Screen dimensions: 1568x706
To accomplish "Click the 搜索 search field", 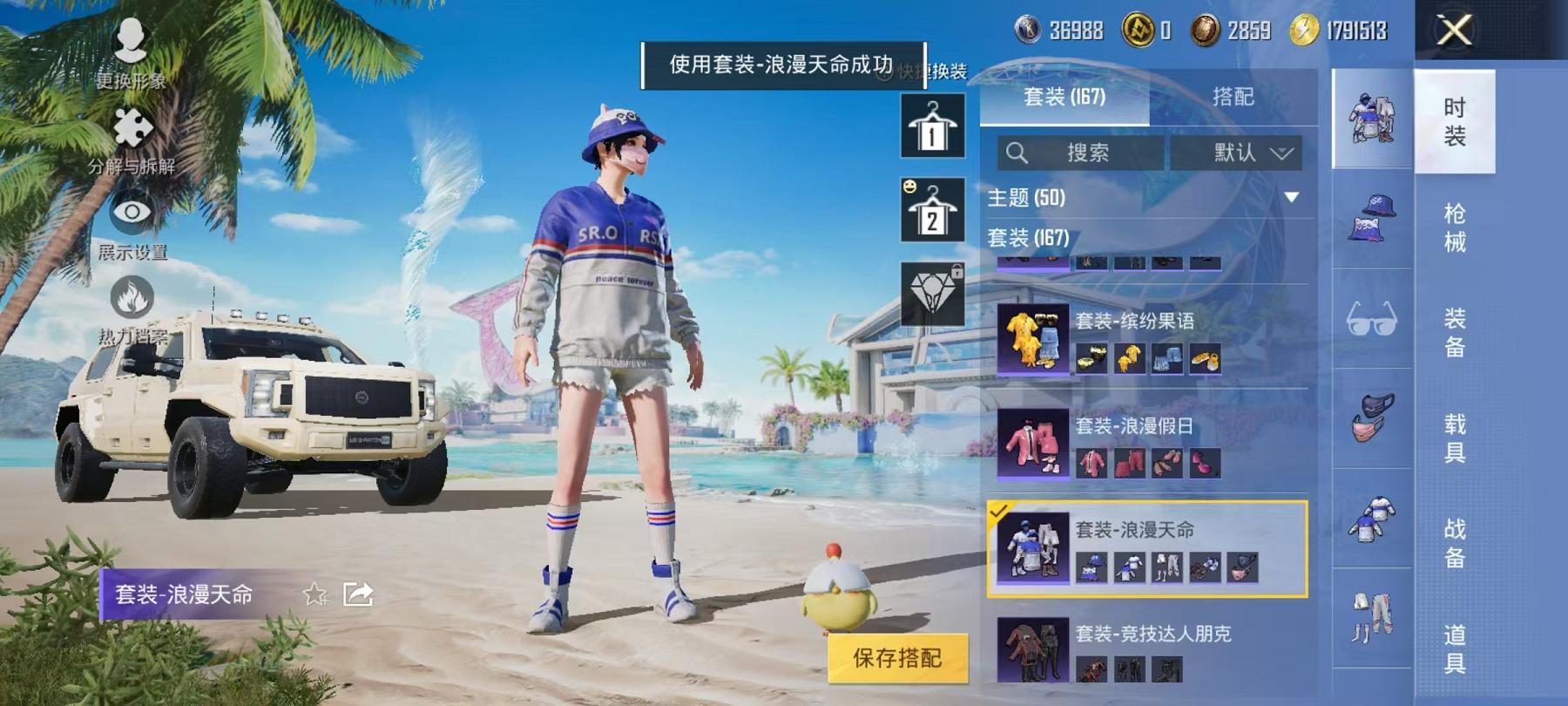I will tap(1080, 153).
